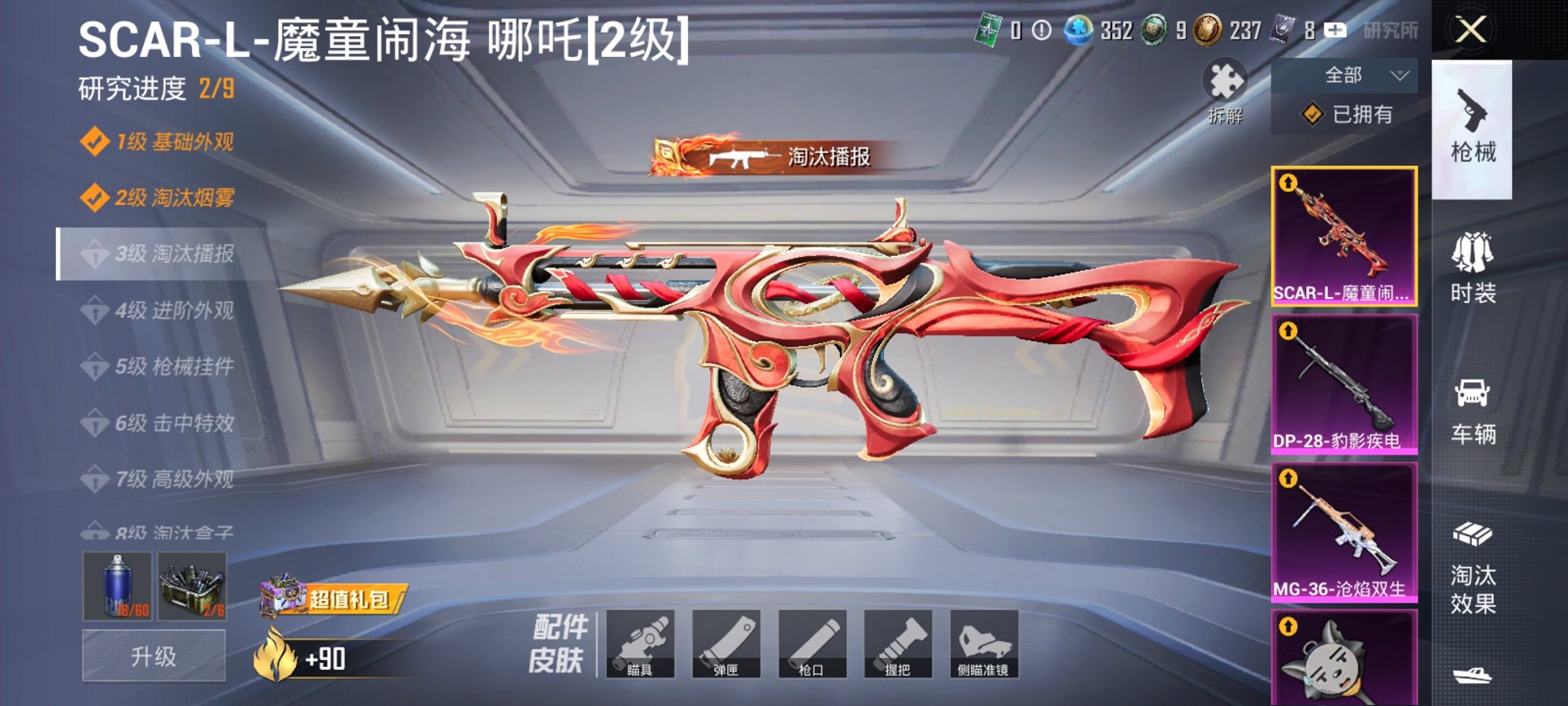Open the 淘汰效果 elimination effects tab

point(1473,561)
